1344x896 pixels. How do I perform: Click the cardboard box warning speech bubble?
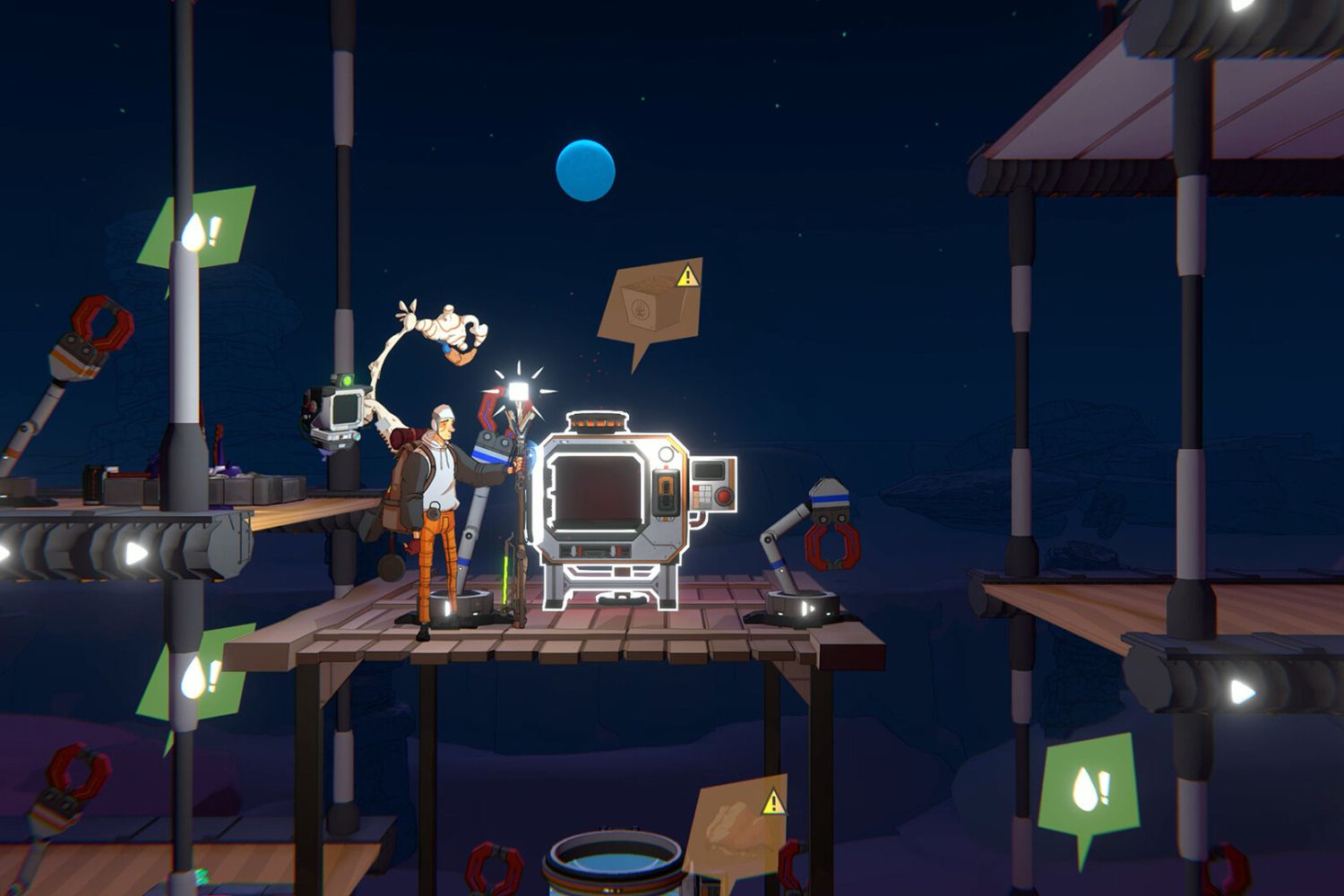(x=651, y=303)
